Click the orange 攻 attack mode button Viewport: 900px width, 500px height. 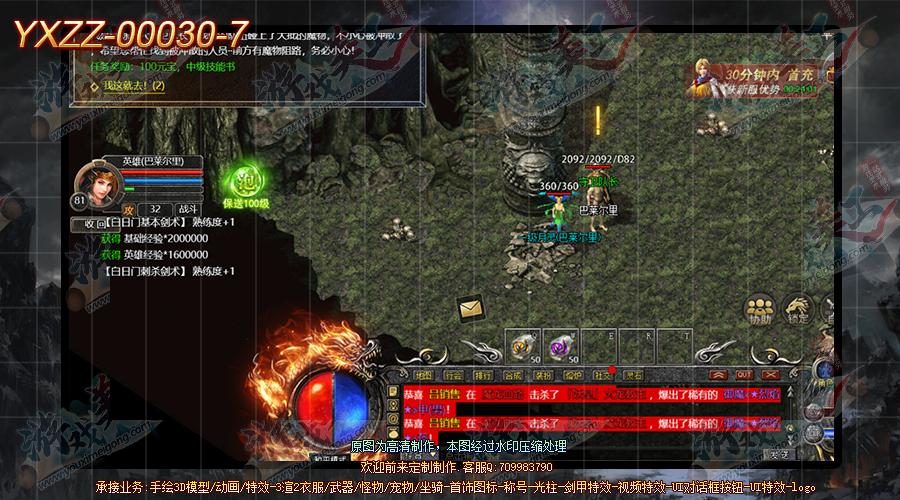[x=128, y=208]
